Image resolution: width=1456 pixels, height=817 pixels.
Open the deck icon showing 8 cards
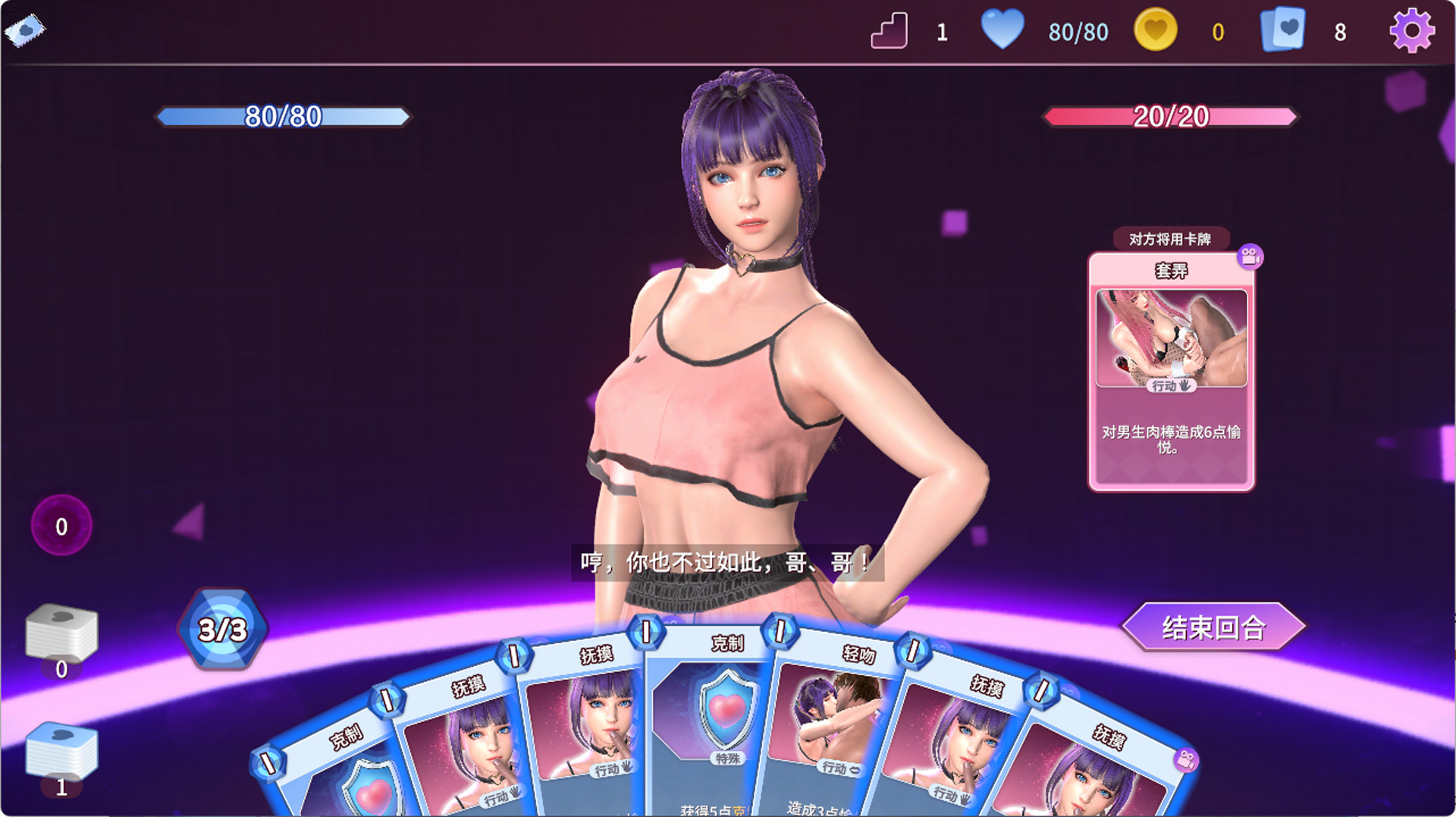pyautogui.click(x=1282, y=31)
